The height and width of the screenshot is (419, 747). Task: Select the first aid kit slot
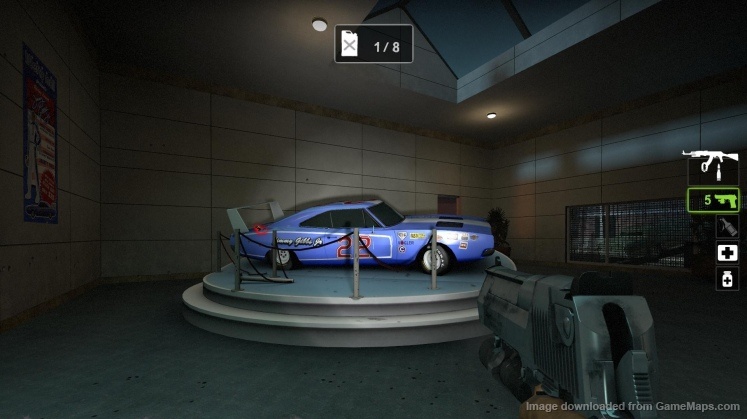(727, 253)
